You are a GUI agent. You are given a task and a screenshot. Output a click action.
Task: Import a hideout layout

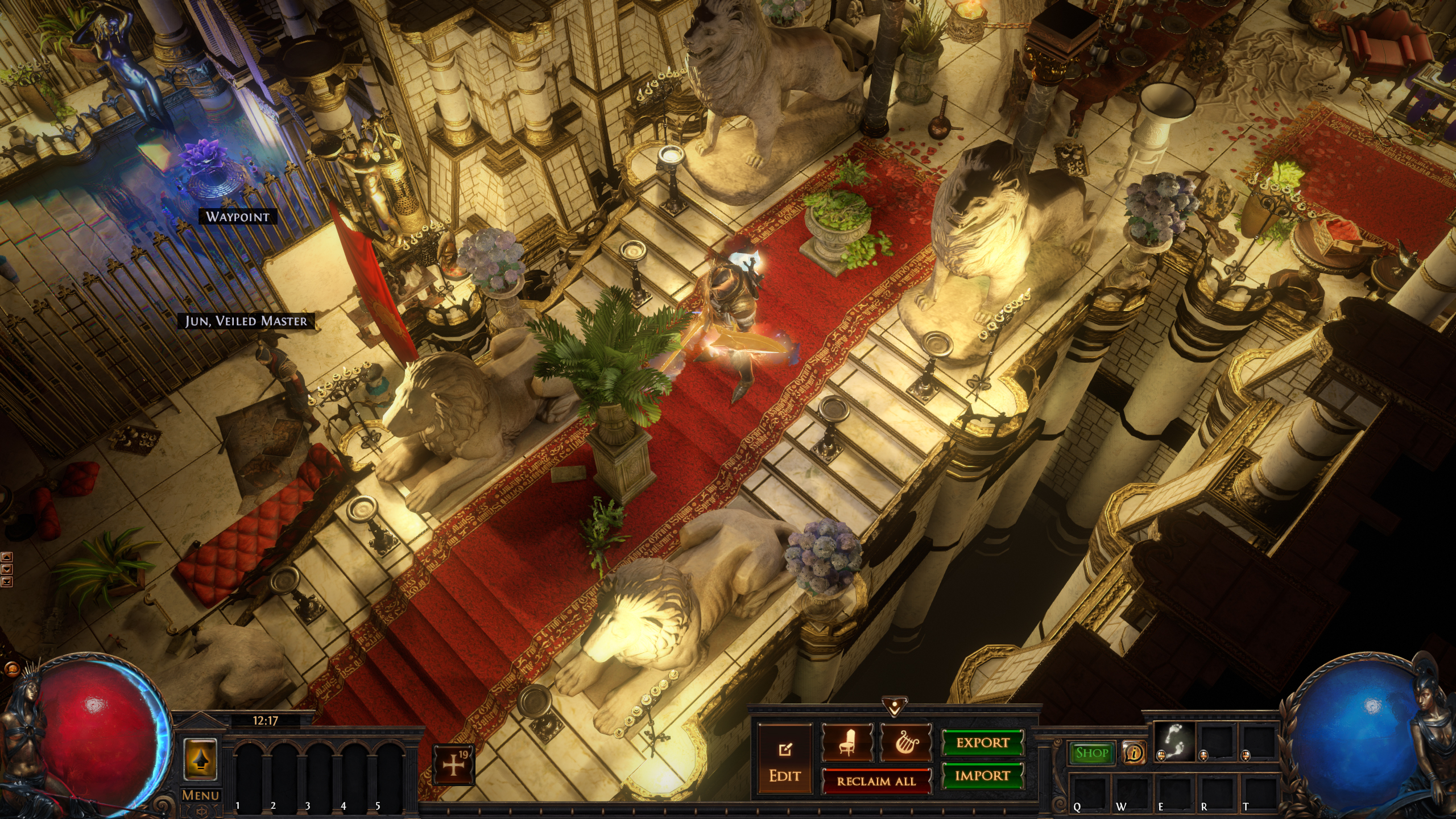(982, 776)
